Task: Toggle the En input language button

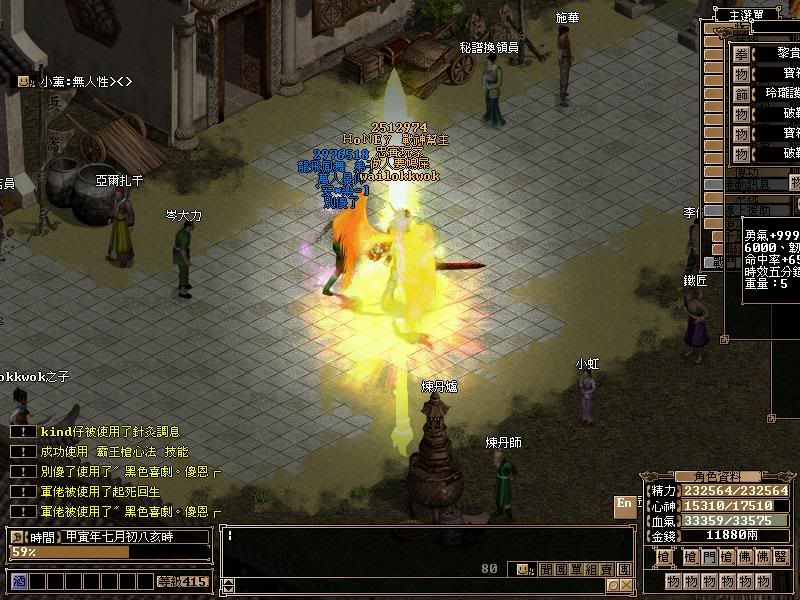Action: tap(624, 504)
